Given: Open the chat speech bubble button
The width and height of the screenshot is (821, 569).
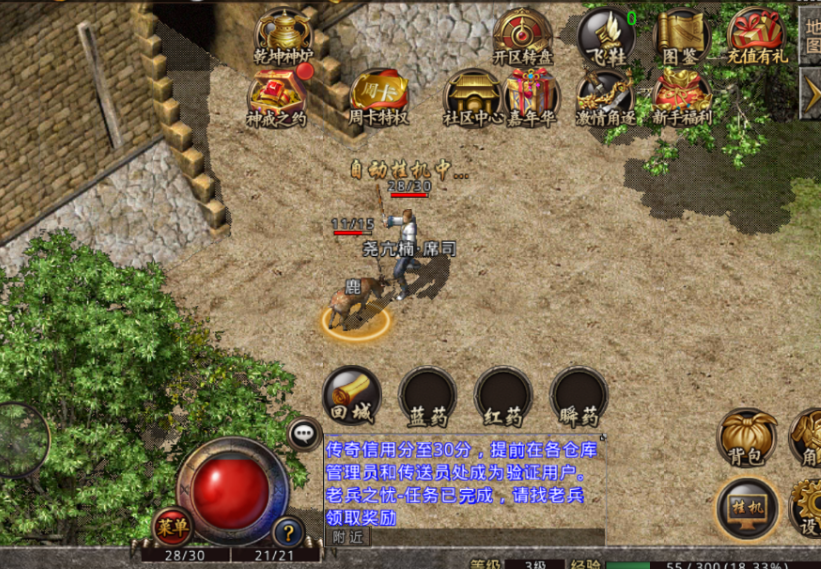Looking at the screenshot, I should pos(303,433).
